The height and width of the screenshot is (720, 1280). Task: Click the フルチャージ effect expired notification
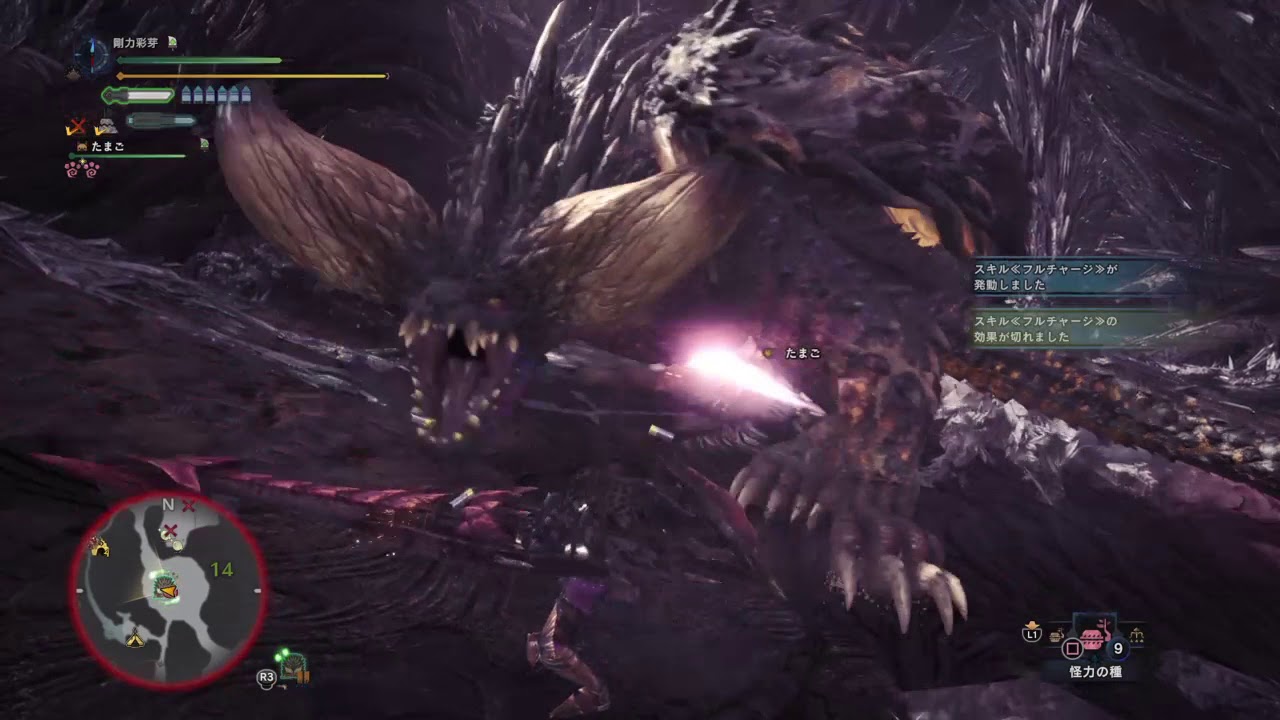click(1074, 329)
